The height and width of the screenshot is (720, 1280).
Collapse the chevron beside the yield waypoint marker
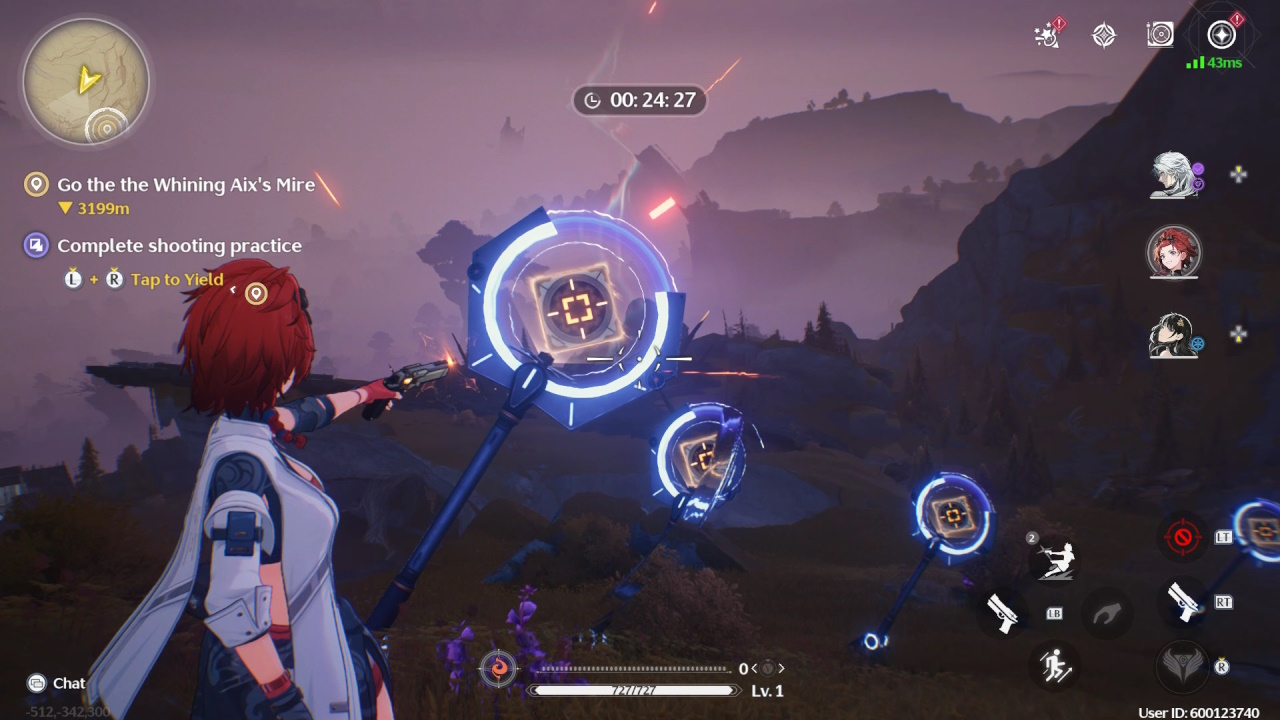(232, 289)
